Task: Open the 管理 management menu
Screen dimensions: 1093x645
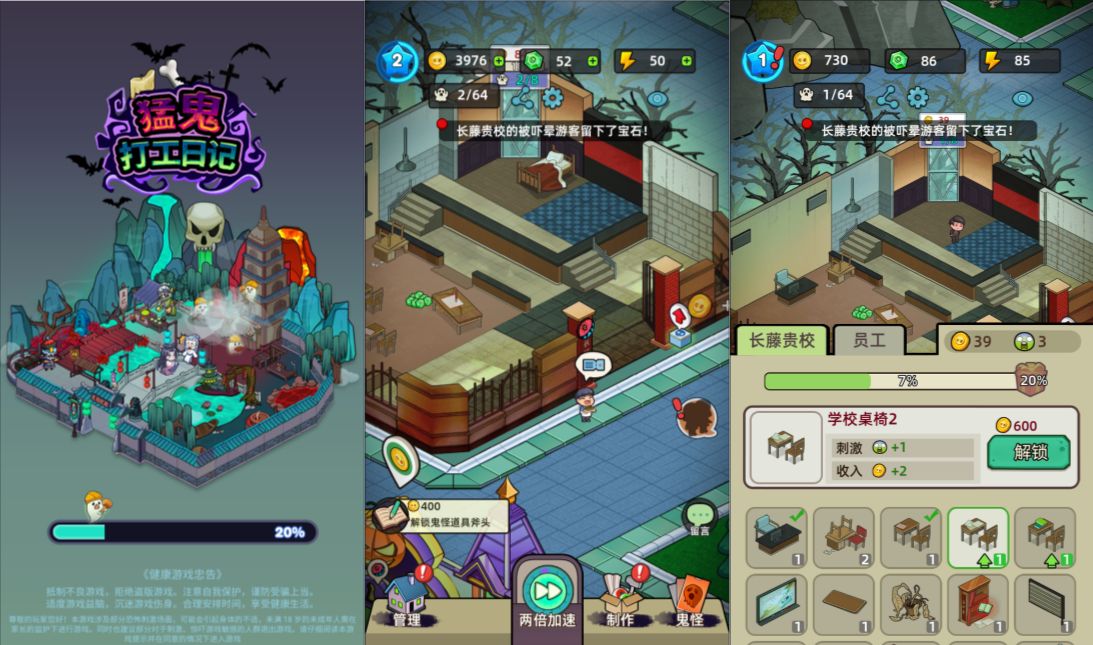Action: point(407,602)
